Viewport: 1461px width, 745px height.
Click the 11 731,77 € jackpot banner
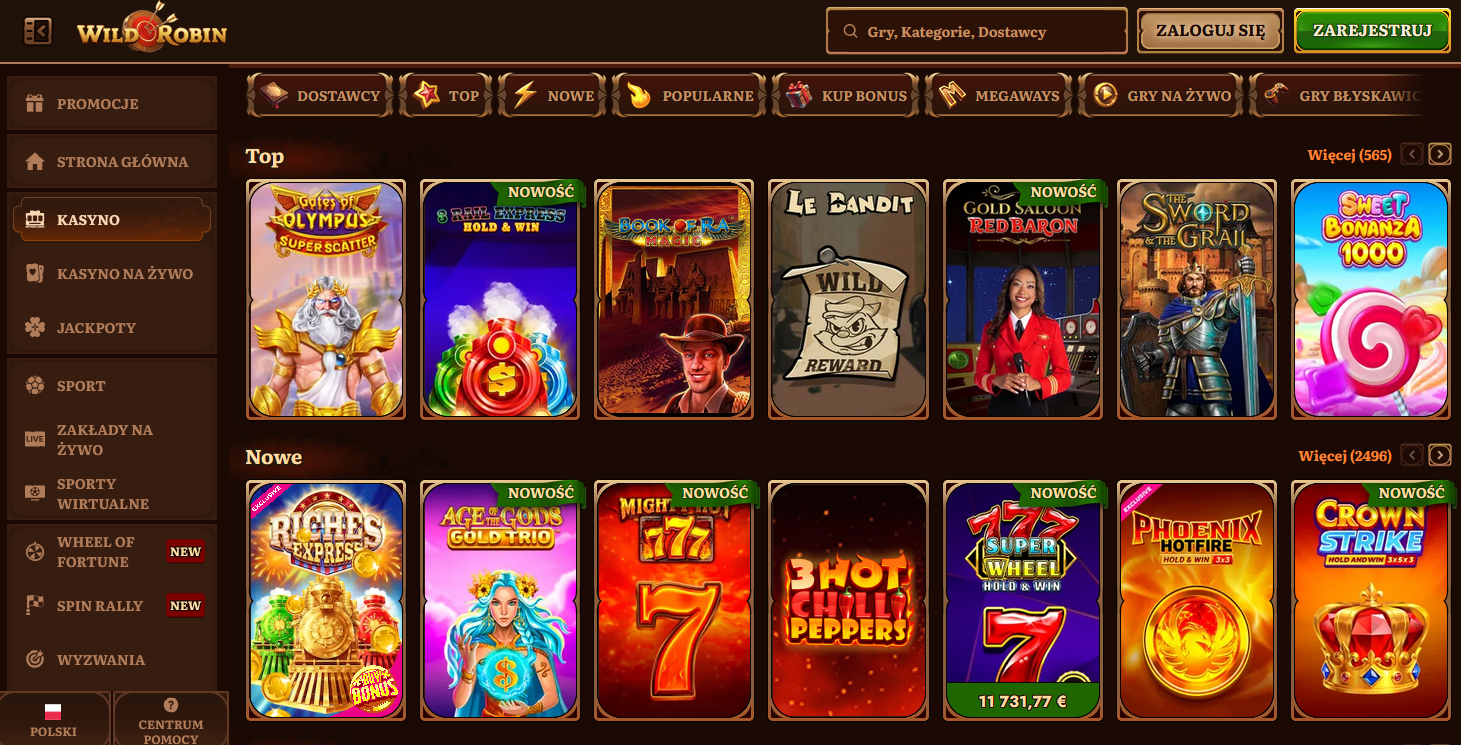[1022, 703]
